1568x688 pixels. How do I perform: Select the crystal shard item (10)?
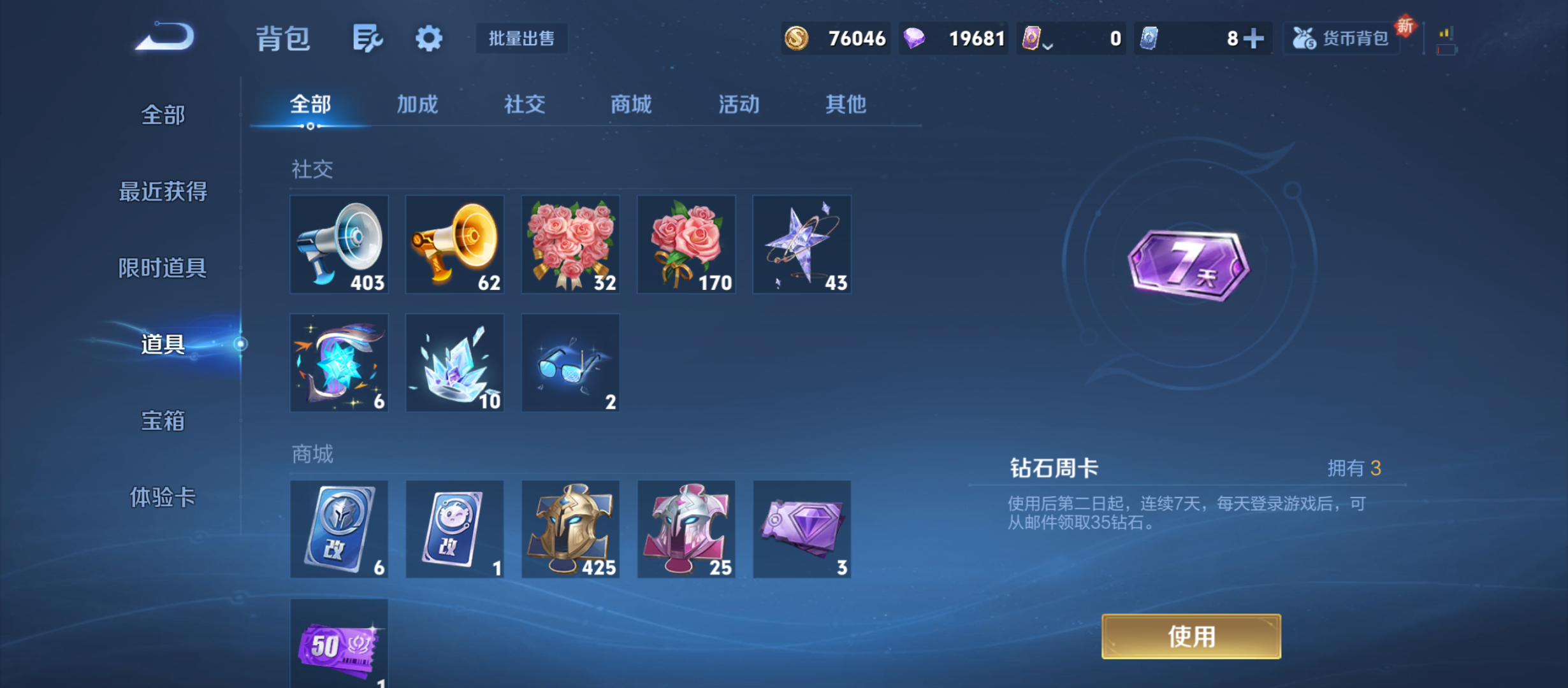[454, 362]
